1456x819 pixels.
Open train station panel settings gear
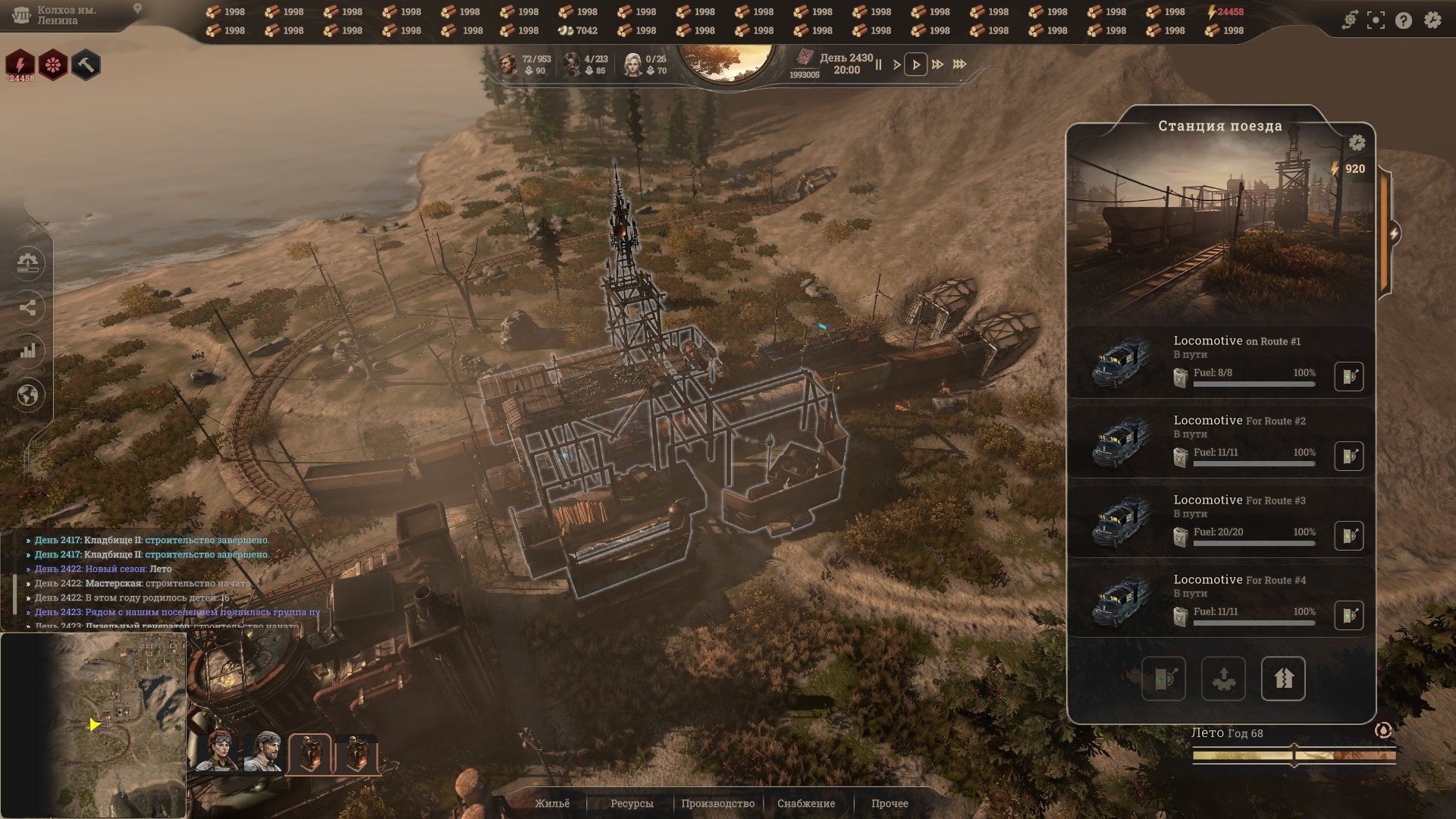click(1357, 143)
